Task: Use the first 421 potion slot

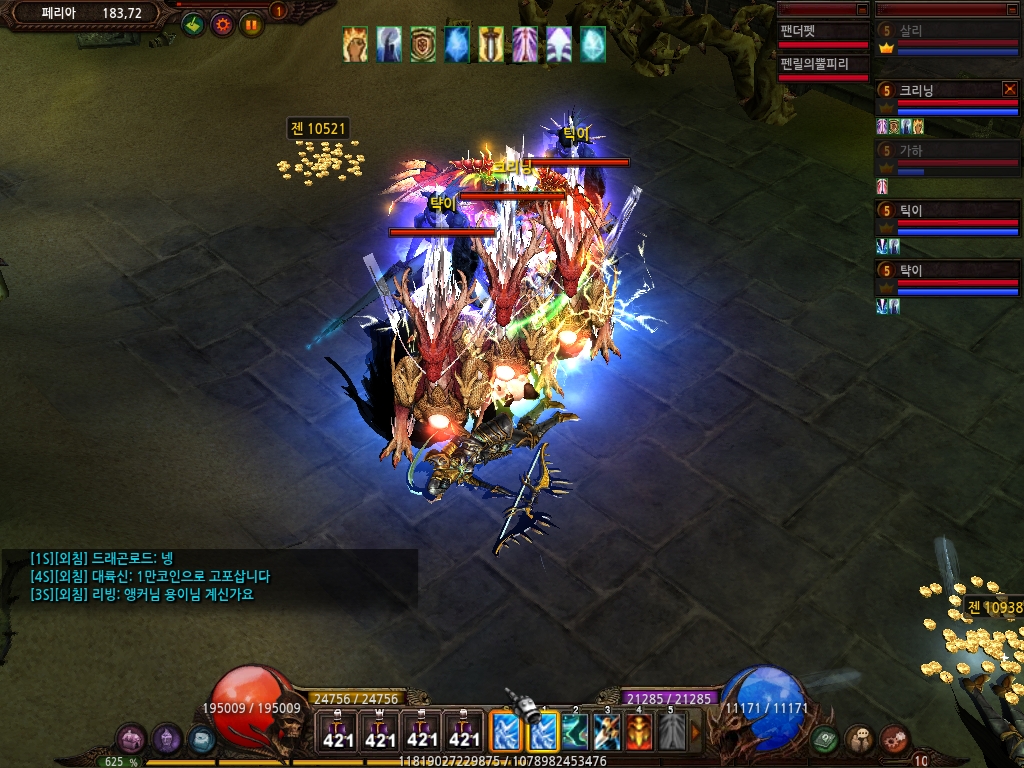Action: (338, 732)
